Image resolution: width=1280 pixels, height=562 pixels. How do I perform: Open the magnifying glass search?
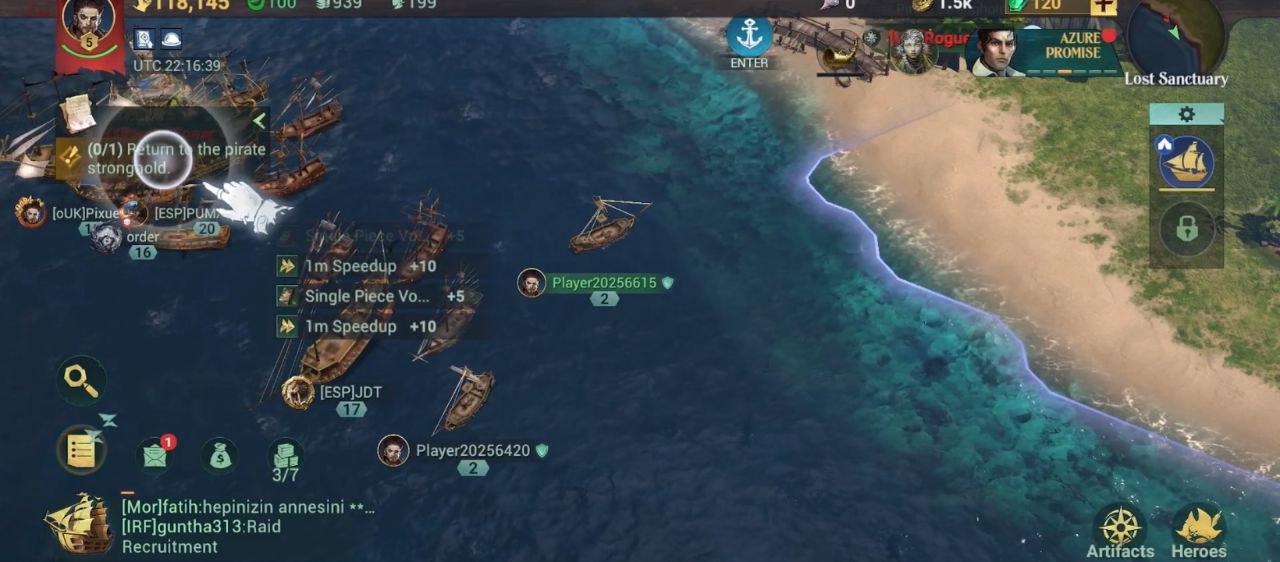coord(80,379)
